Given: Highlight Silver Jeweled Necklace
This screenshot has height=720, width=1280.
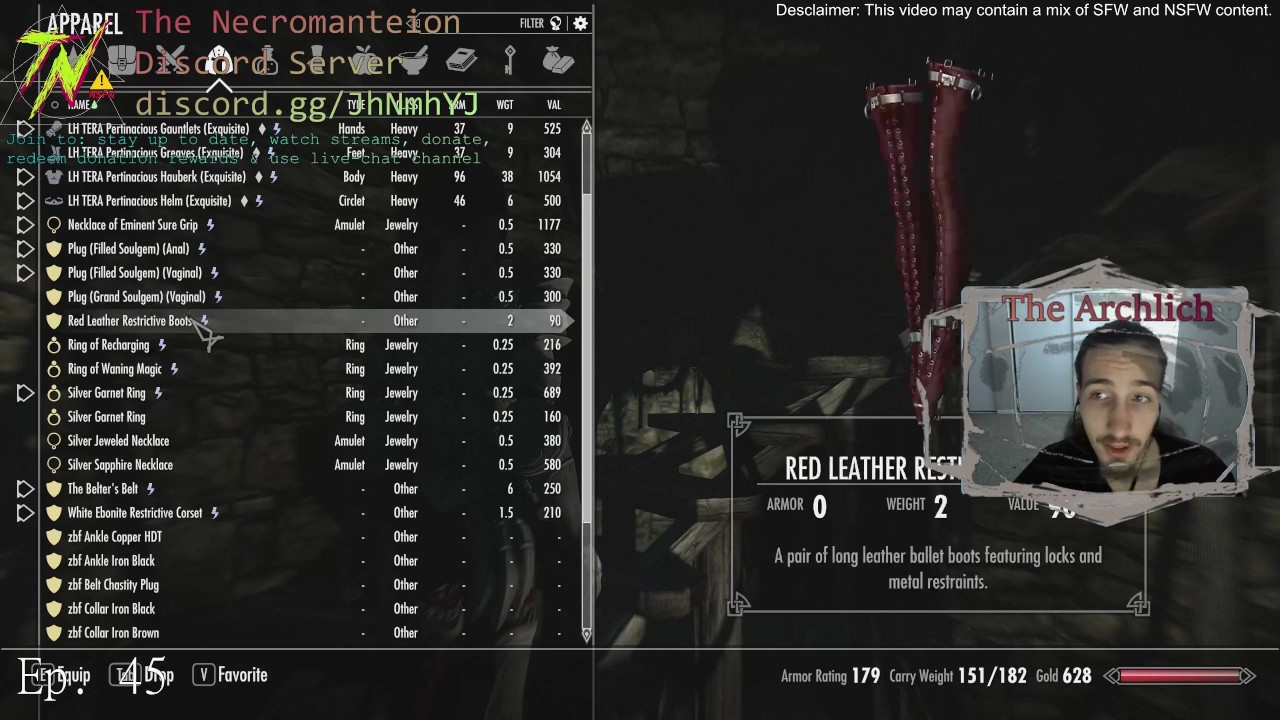Looking at the screenshot, I should click(x=118, y=441).
